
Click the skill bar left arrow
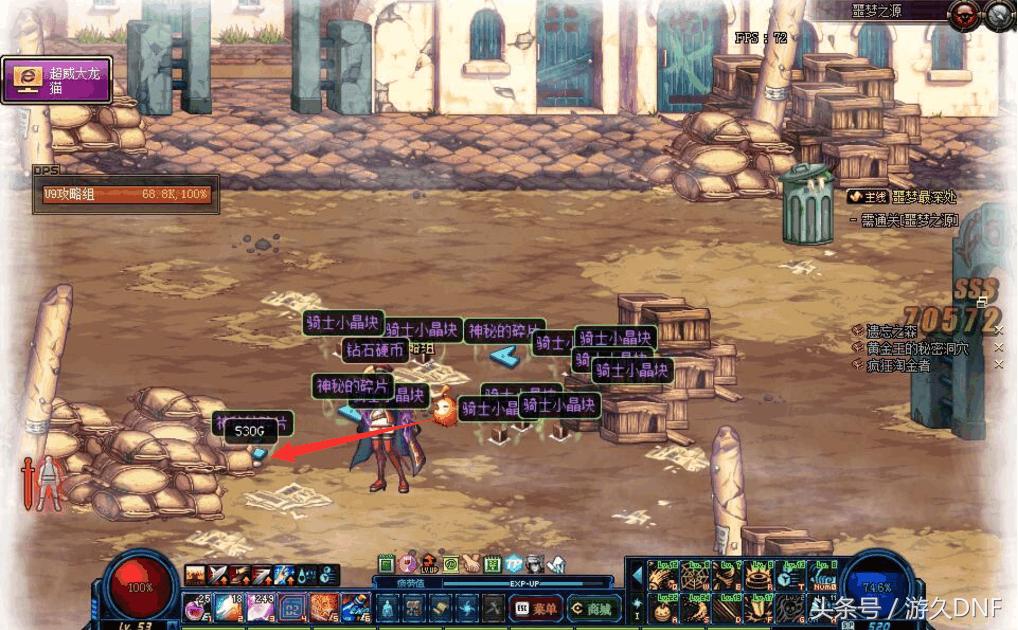click(635, 576)
